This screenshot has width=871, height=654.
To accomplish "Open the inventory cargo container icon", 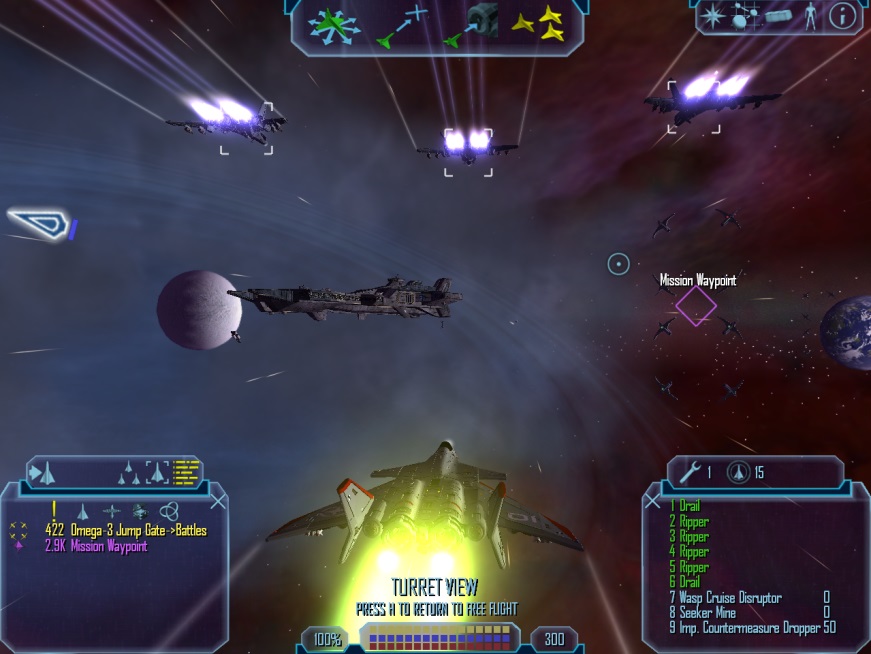I will 775,16.
